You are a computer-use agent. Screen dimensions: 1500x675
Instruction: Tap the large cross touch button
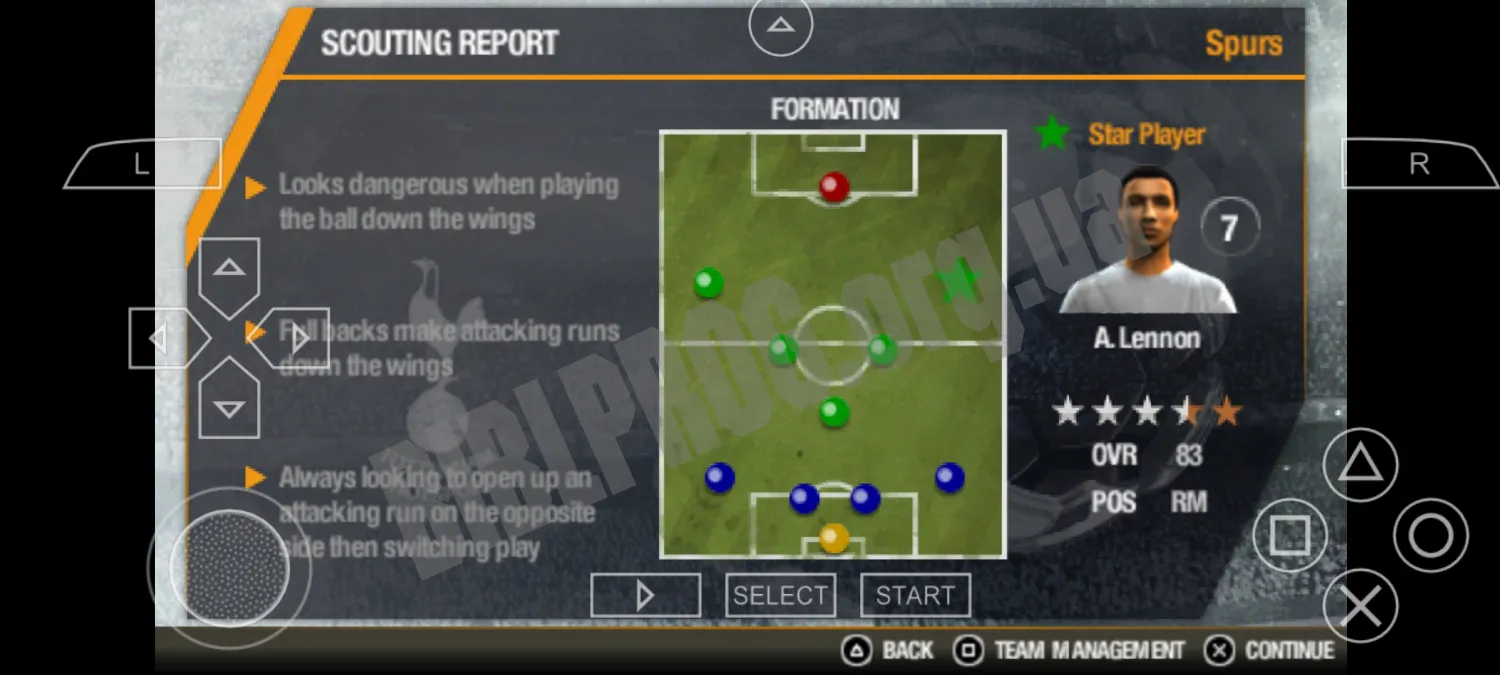1360,606
